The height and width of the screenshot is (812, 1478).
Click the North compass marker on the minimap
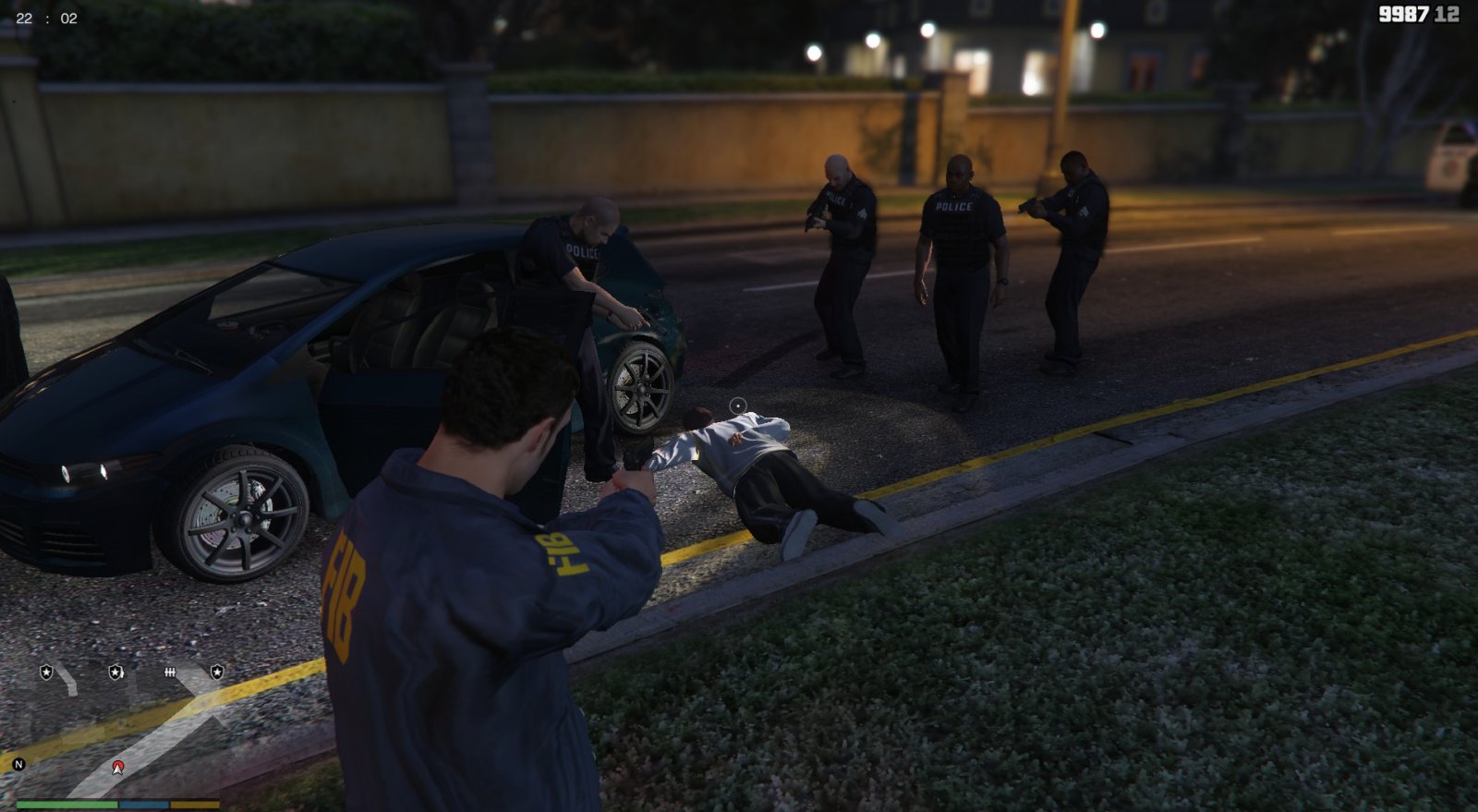click(x=18, y=764)
